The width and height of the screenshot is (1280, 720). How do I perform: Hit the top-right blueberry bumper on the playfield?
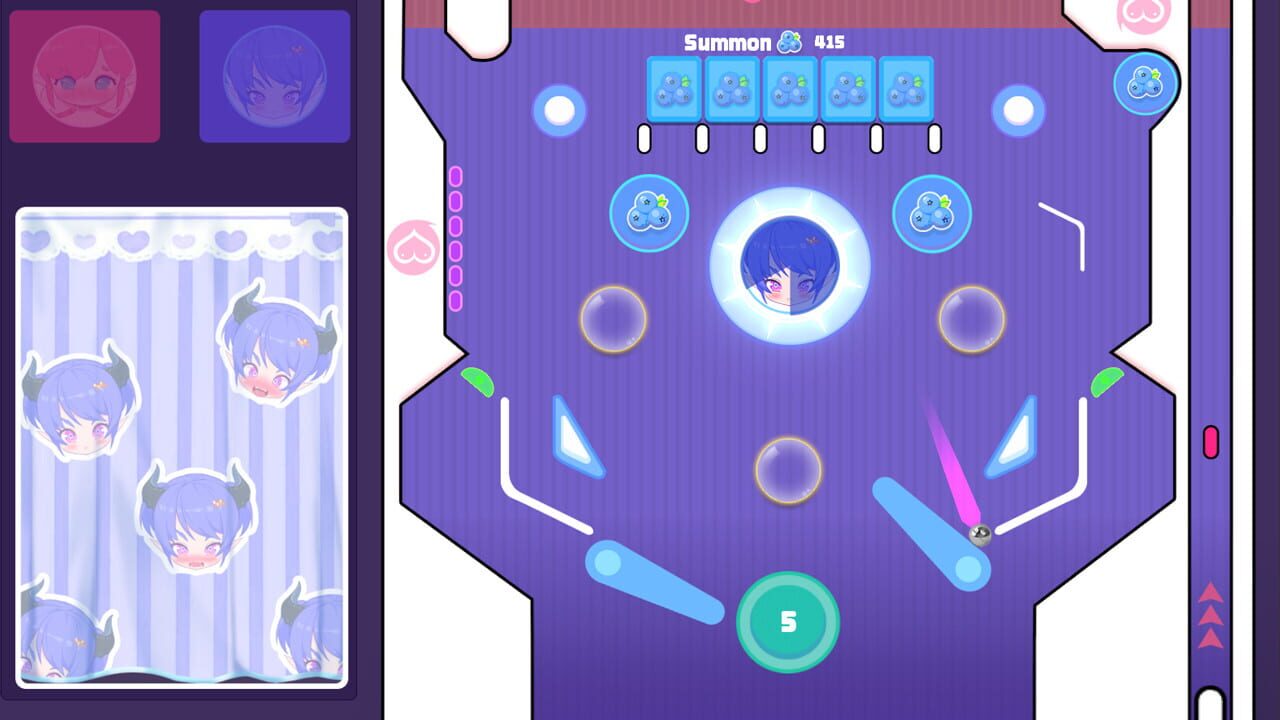933,214
